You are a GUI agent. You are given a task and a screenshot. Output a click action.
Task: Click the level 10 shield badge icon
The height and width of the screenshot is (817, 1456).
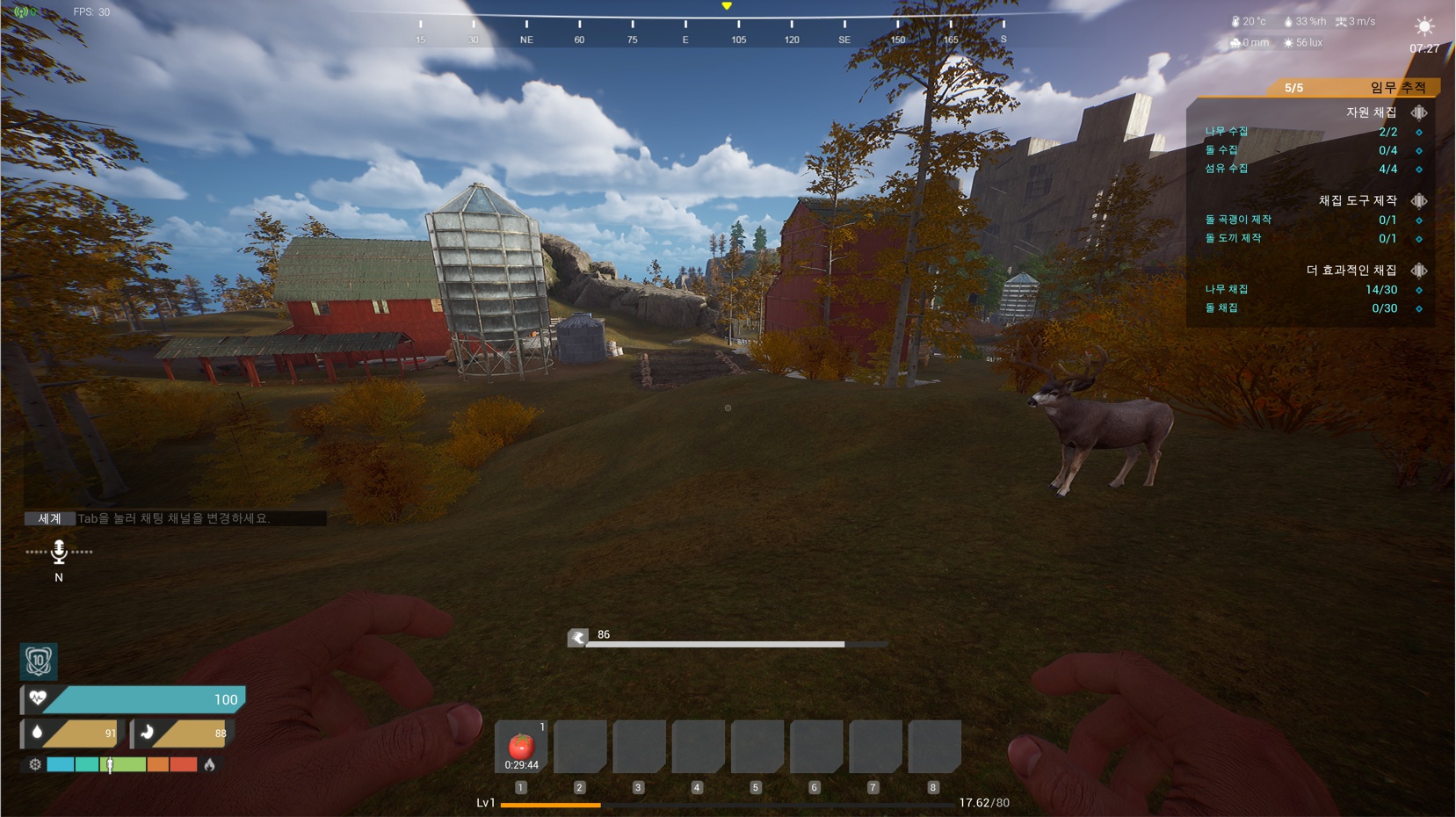[x=39, y=661]
